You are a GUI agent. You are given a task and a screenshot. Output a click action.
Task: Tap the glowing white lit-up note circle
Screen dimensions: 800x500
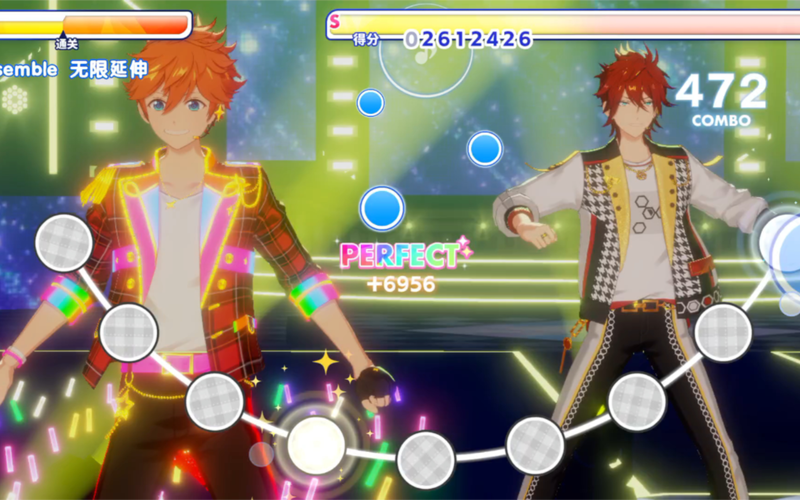point(317,441)
